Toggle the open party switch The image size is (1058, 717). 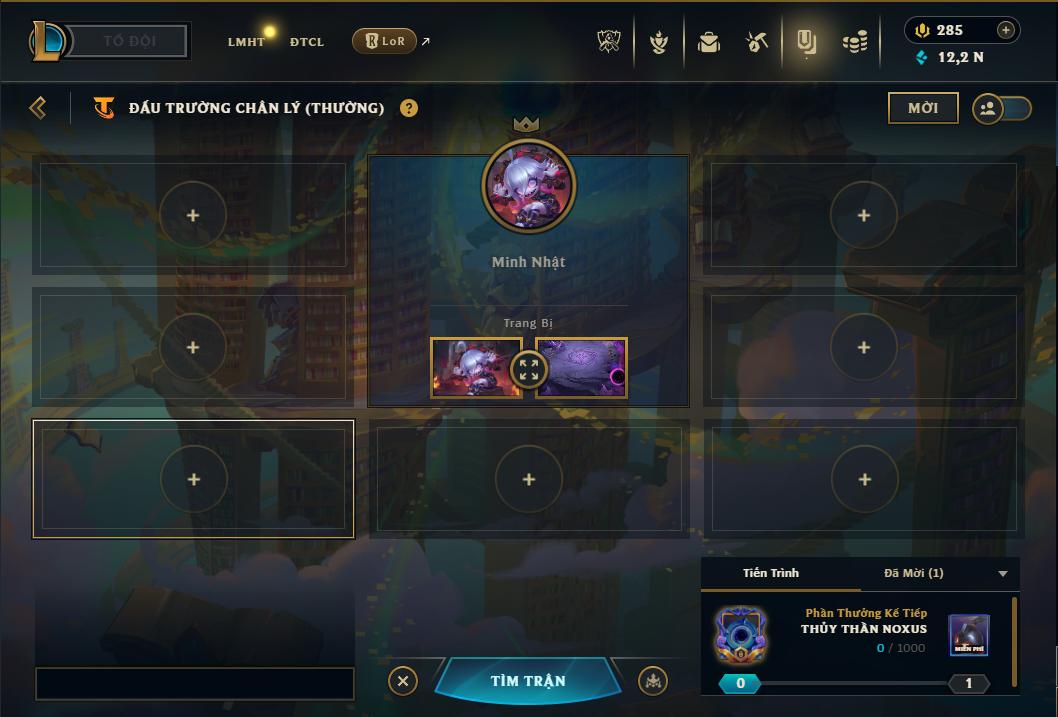point(1001,109)
